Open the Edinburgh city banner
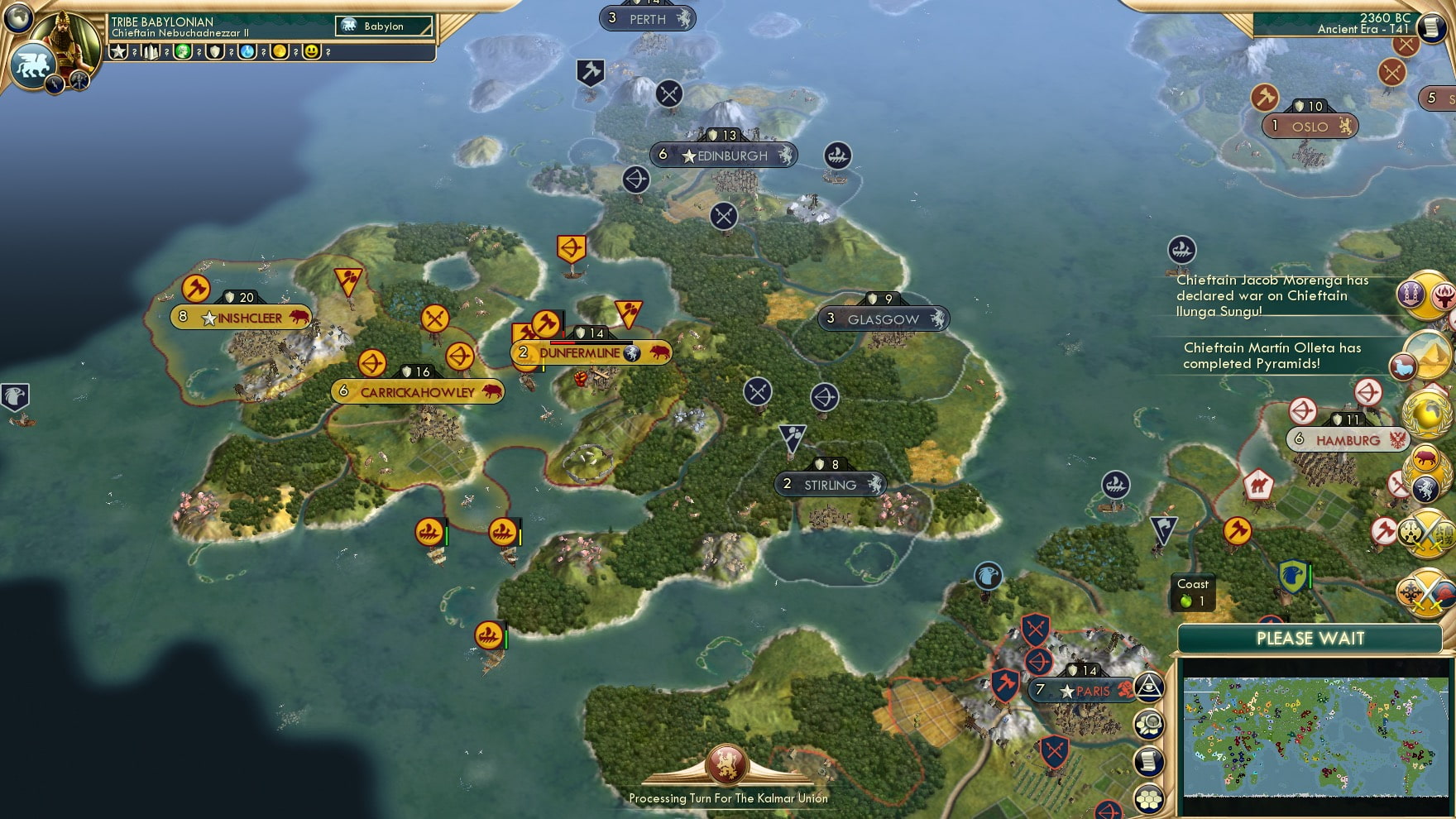The height and width of the screenshot is (819, 1456). click(x=724, y=156)
